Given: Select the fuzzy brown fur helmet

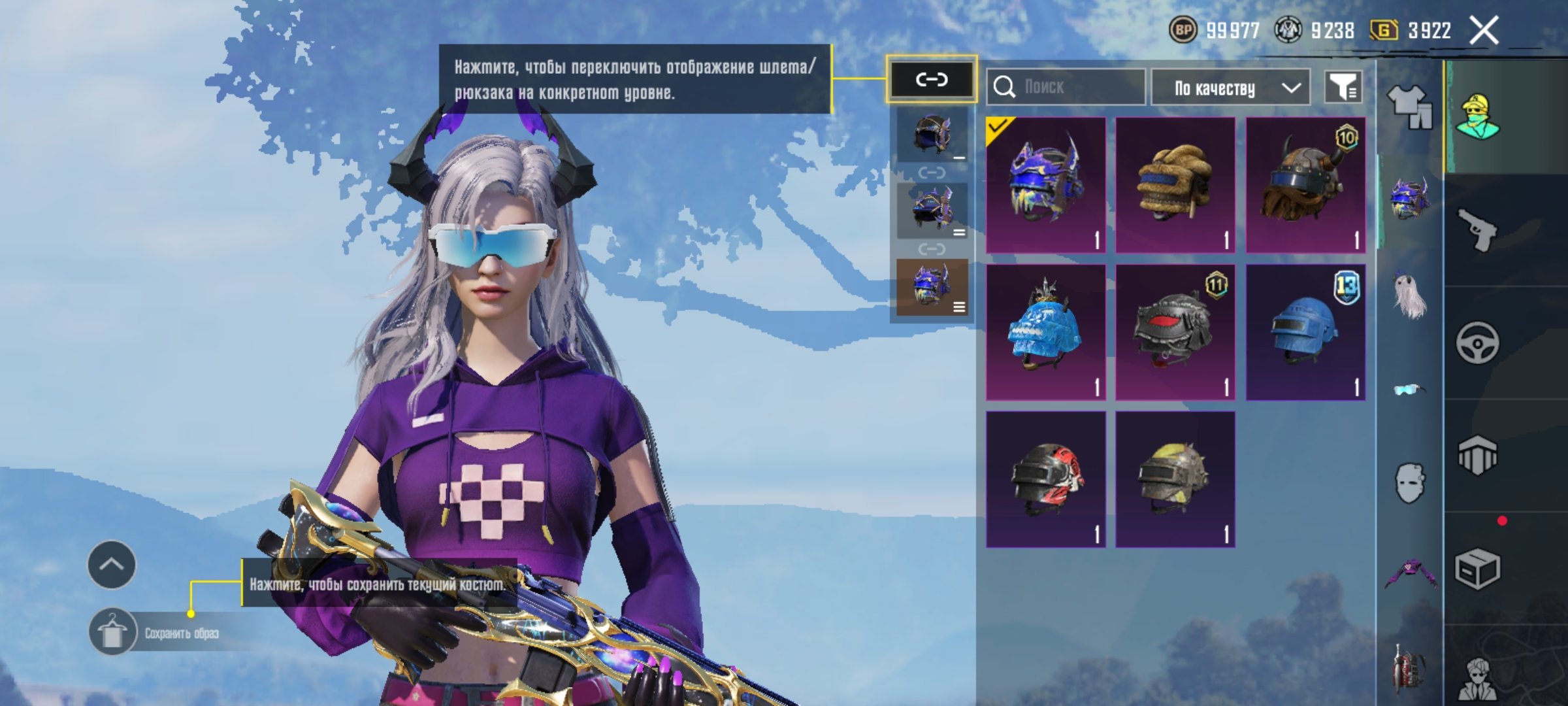Looking at the screenshot, I should (1175, 185).
